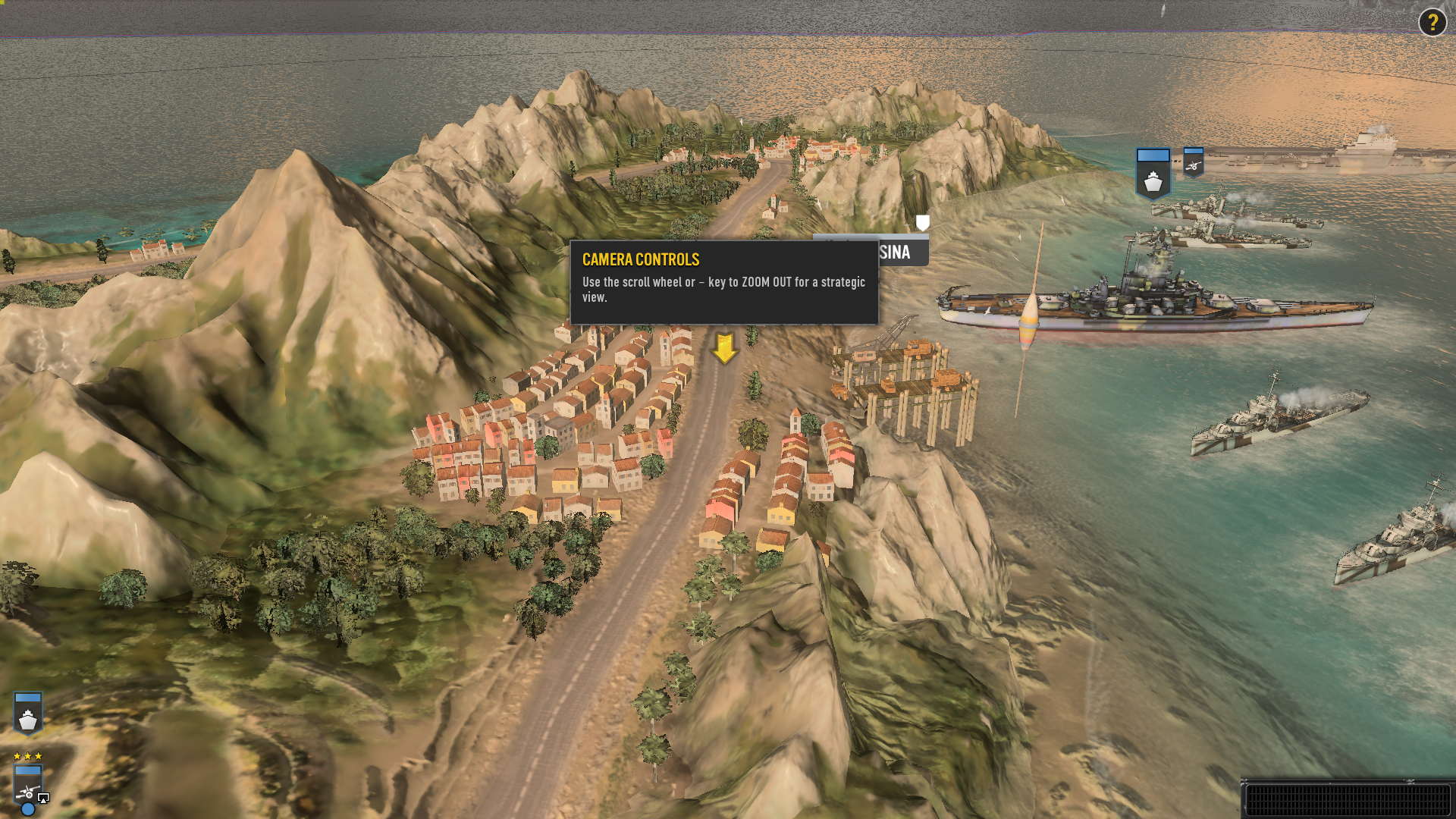Select small artillery badge beside the aircraft carrier
The height and width of the screenshot is (819, 1456).
(x=1193, y=162)
